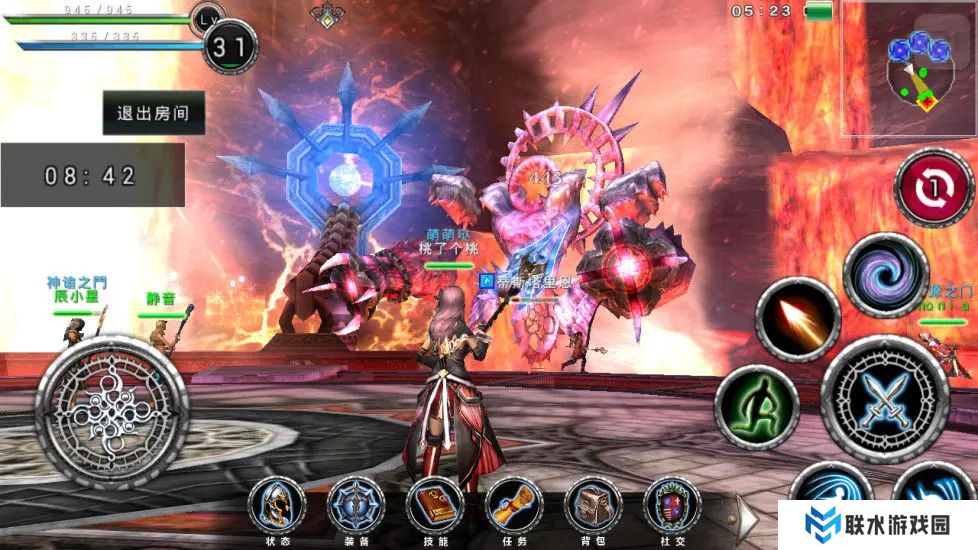The width and height of the screenshot is (978, 550).
Task: Tap the red skill-set swap button
Action: tap(934, 187)
